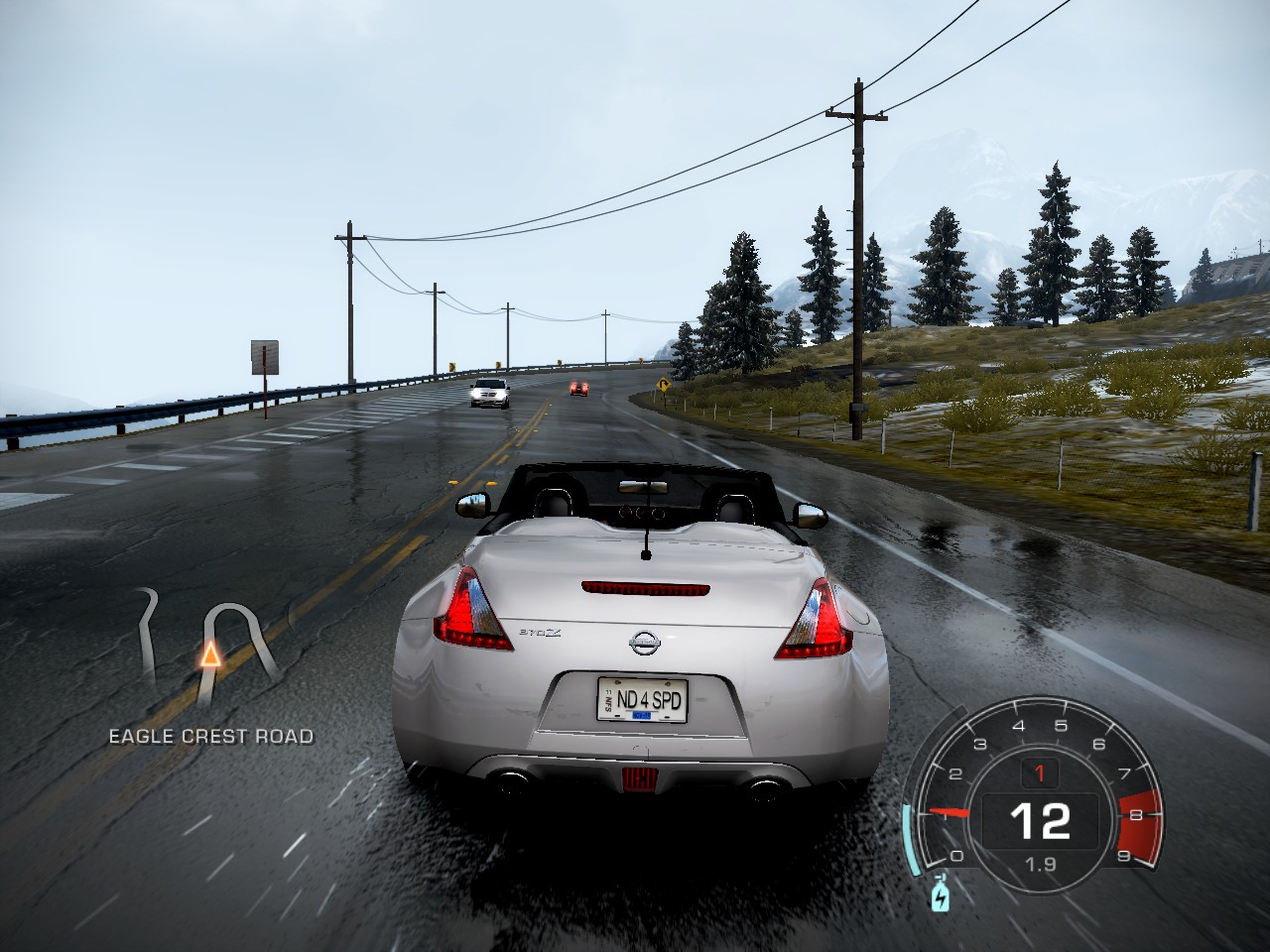Click the orange hairpin warning triangle marker
Screen dimensions: 1270x952
pyautogui.click(x=212, y=656)
